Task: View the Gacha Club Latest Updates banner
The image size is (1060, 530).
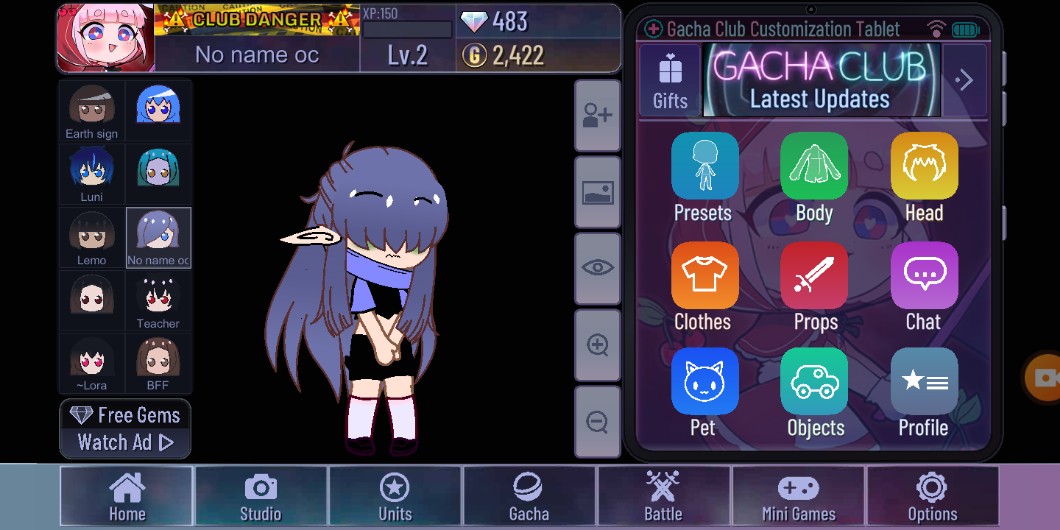Action: (820, 80)
